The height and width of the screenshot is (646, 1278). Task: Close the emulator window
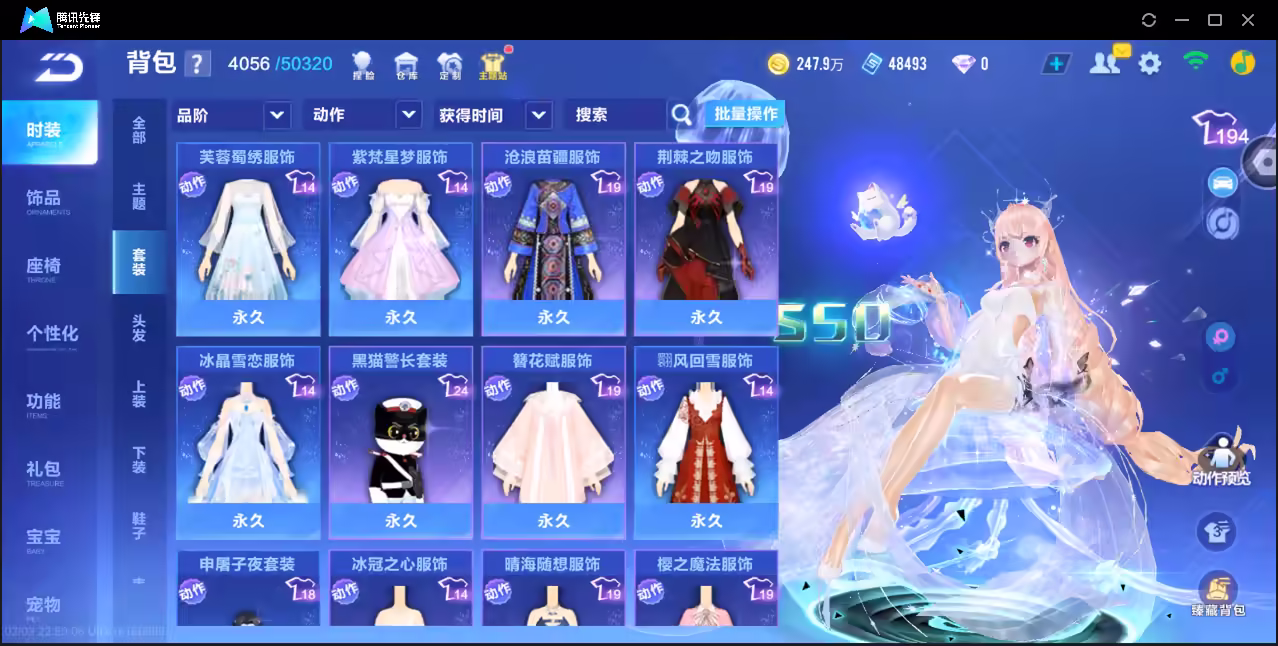[x=1248, y=20]
